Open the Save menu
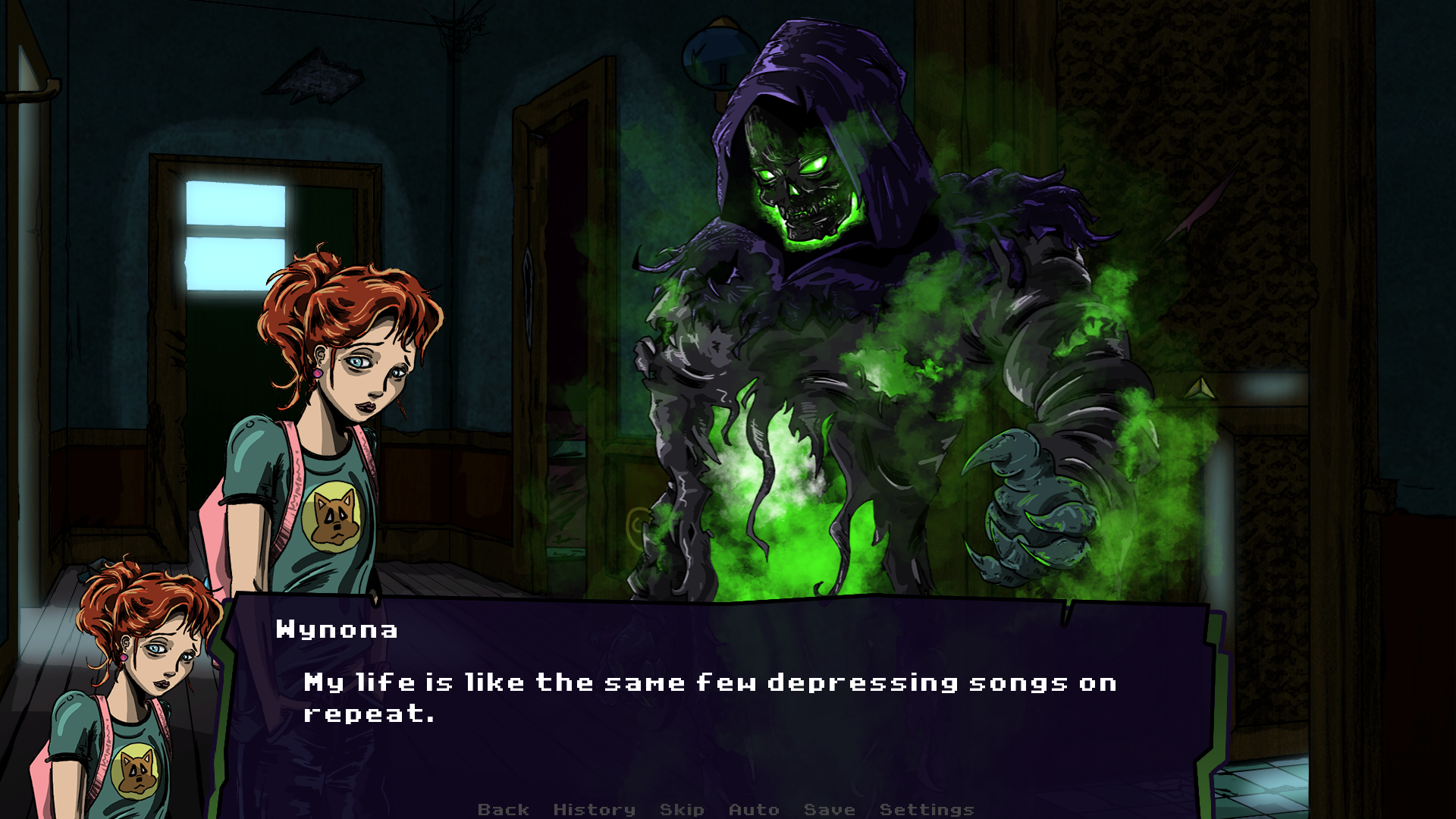Viewport: 1456px width, 819px height. coord(829,809)
